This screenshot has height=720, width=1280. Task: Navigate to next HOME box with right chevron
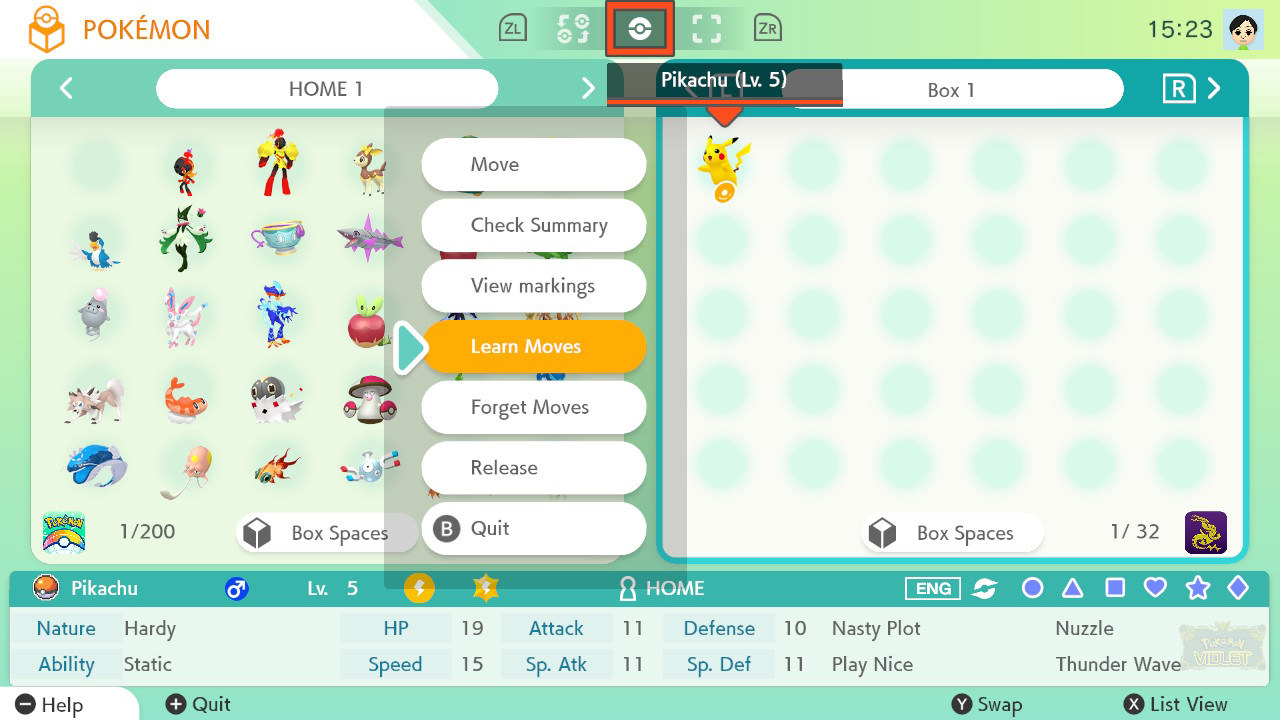pyautogui.click(x=589, y=88)
